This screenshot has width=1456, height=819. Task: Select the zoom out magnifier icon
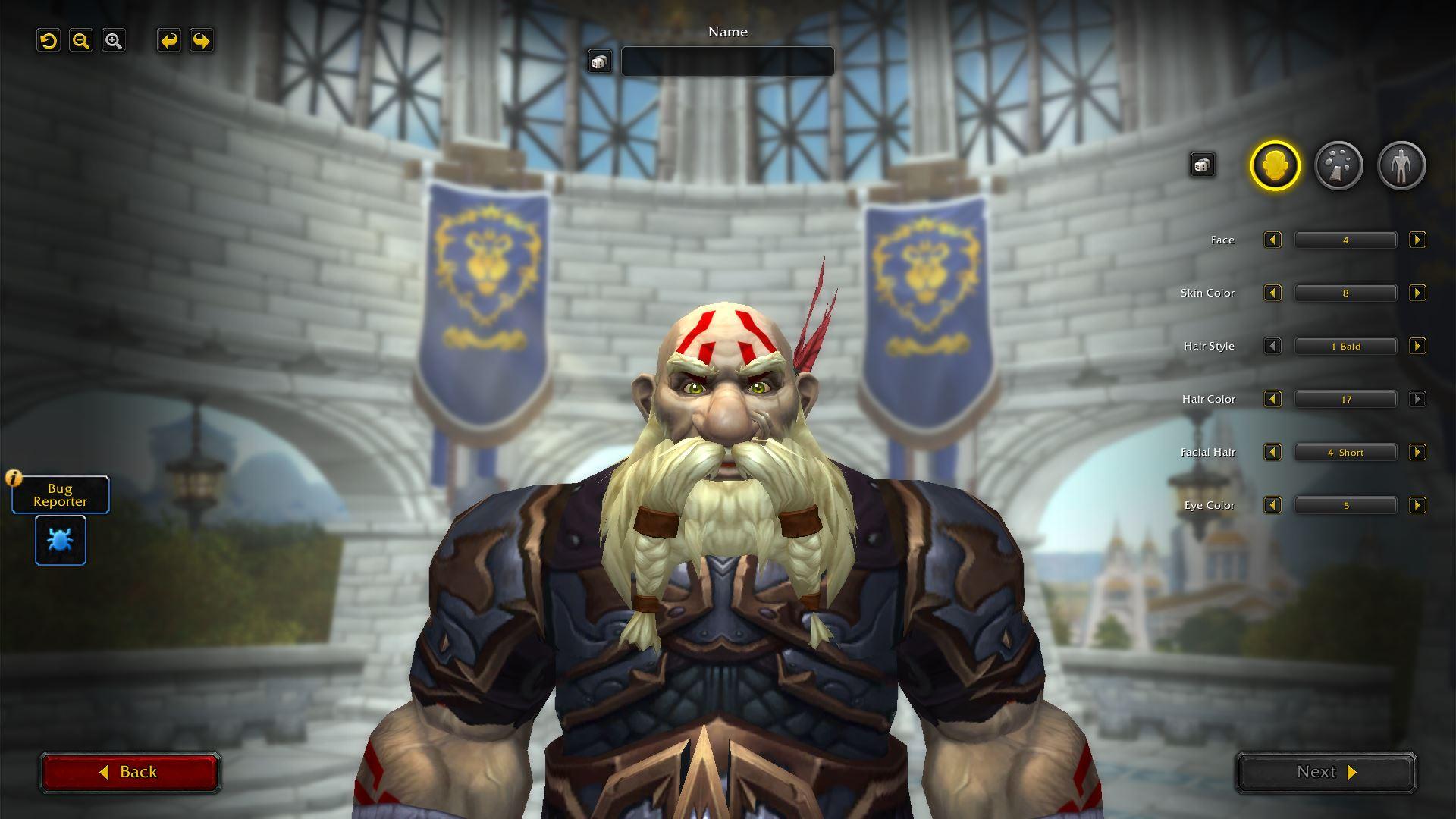pos(81,41)
